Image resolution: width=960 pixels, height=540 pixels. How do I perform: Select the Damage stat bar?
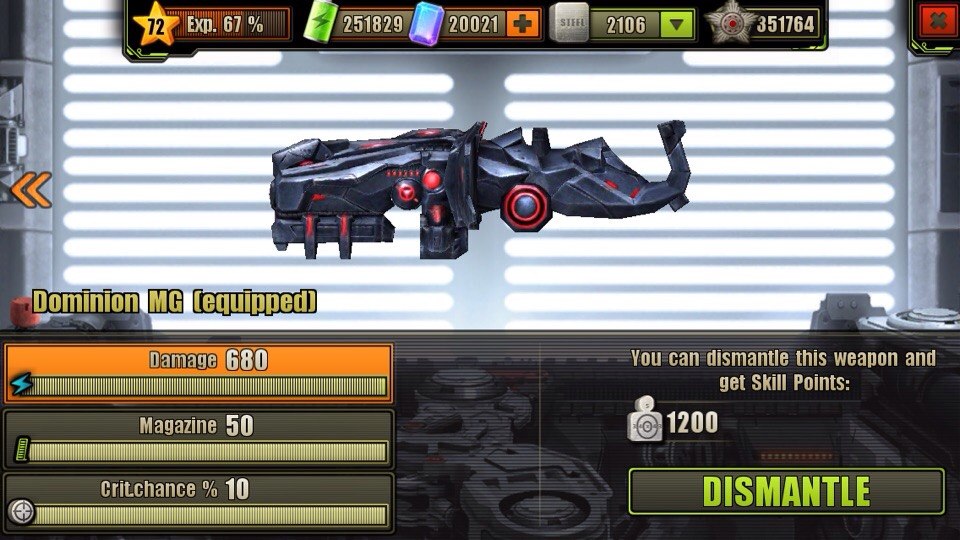coord(198,373)
